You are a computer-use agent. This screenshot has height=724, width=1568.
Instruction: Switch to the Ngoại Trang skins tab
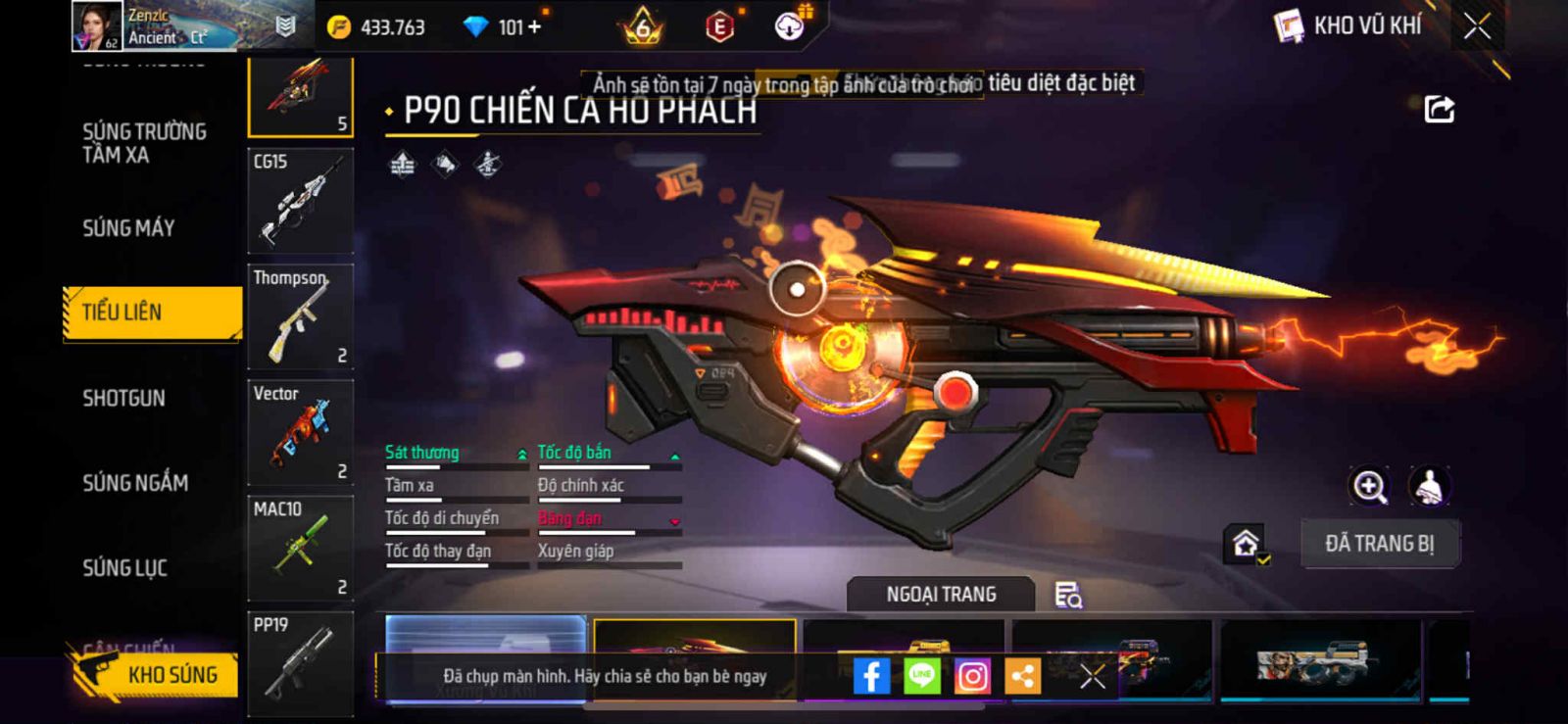[x=941, y=595]
